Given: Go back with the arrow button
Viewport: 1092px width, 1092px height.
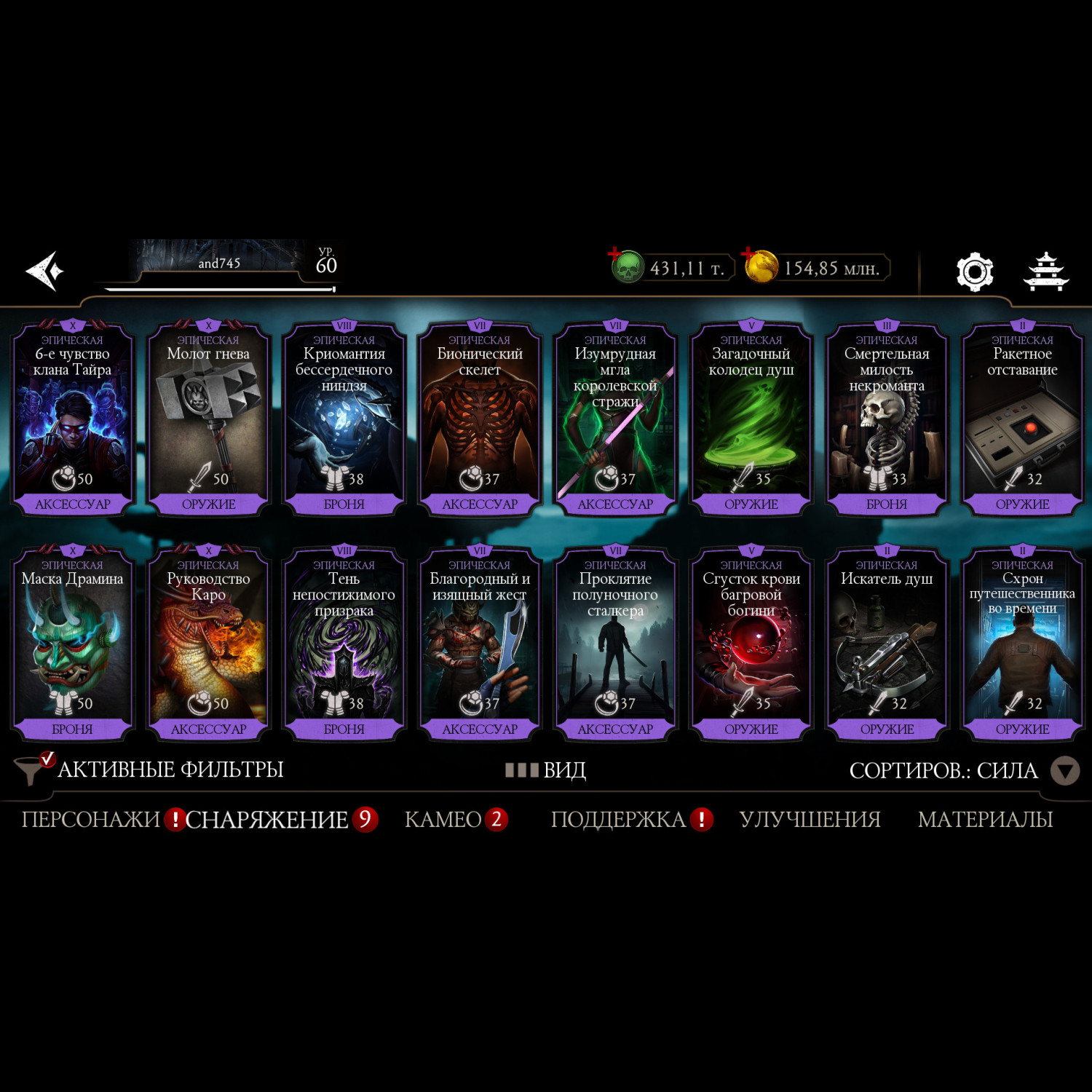Looking at the screenshot, I should point(45,271).
